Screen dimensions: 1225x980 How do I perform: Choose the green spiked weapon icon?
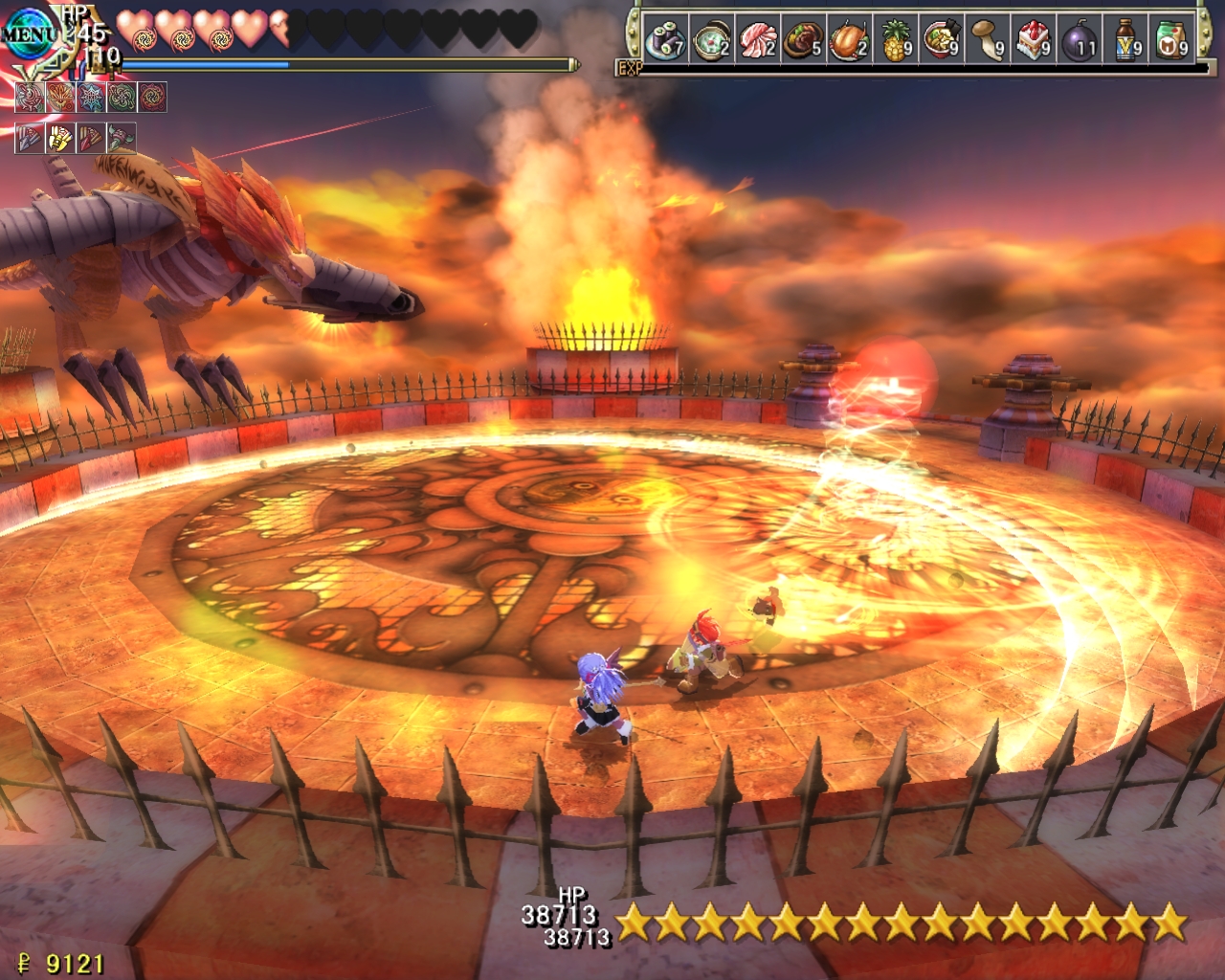click(x=122, y=139)
